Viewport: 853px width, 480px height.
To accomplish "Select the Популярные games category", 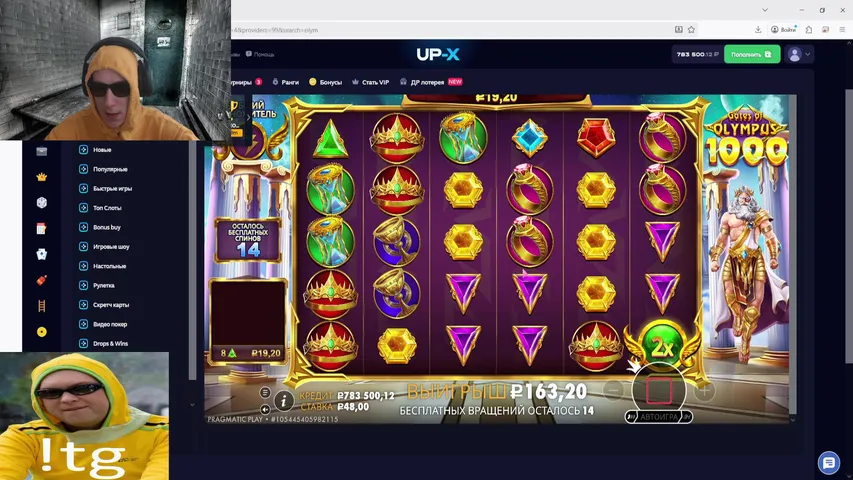I will 110,169.
